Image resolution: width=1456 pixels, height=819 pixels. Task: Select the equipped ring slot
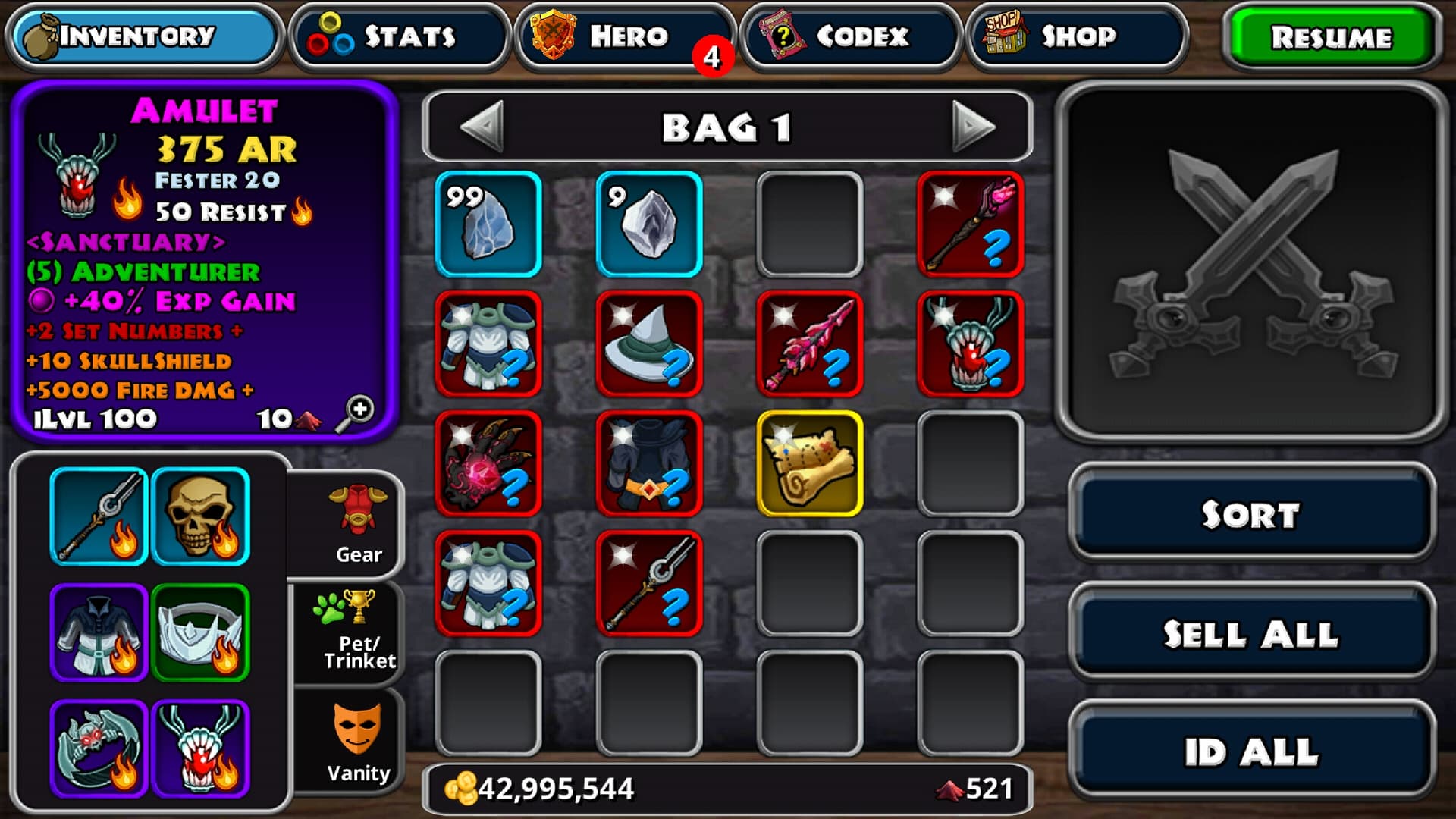coord(99,749)
